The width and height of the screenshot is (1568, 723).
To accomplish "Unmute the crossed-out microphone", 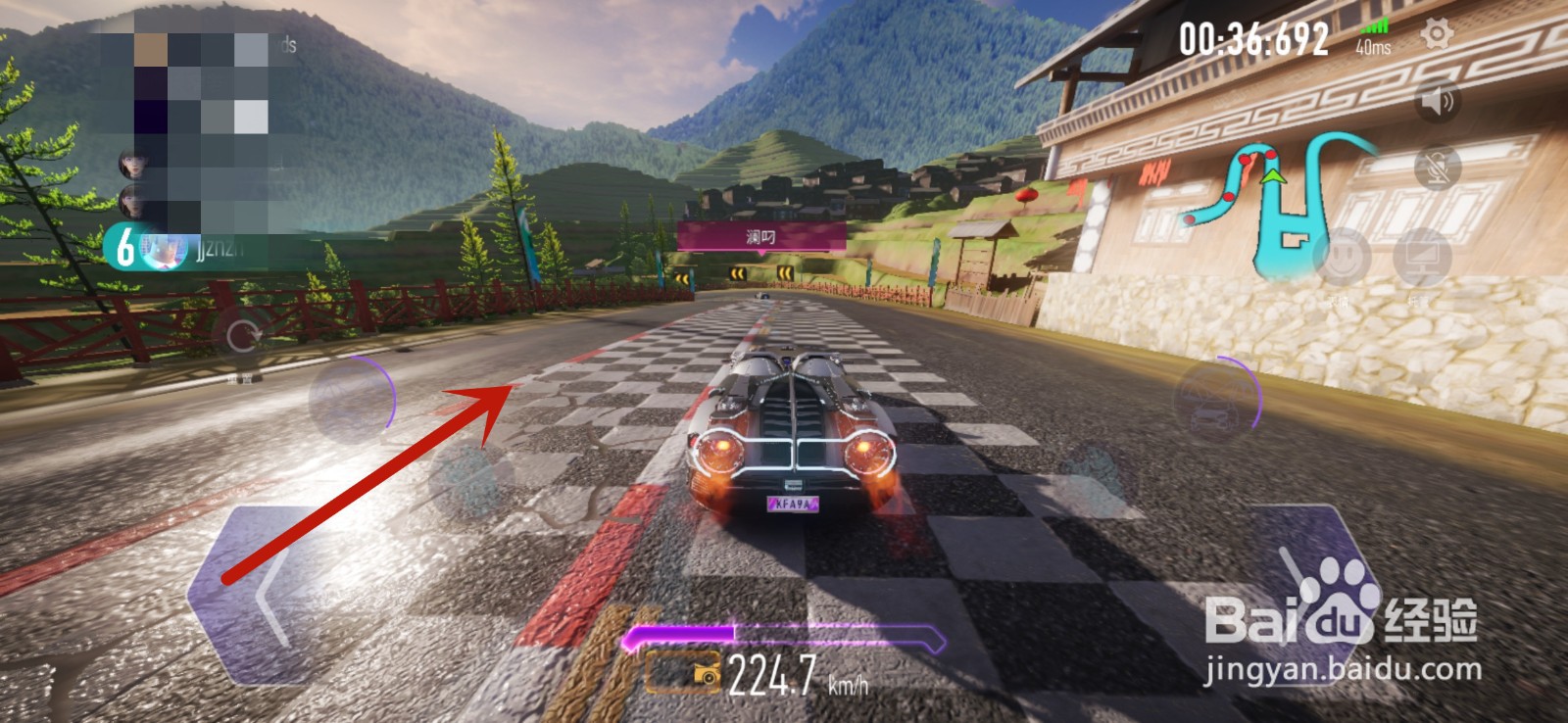I will coord(1438,169).
